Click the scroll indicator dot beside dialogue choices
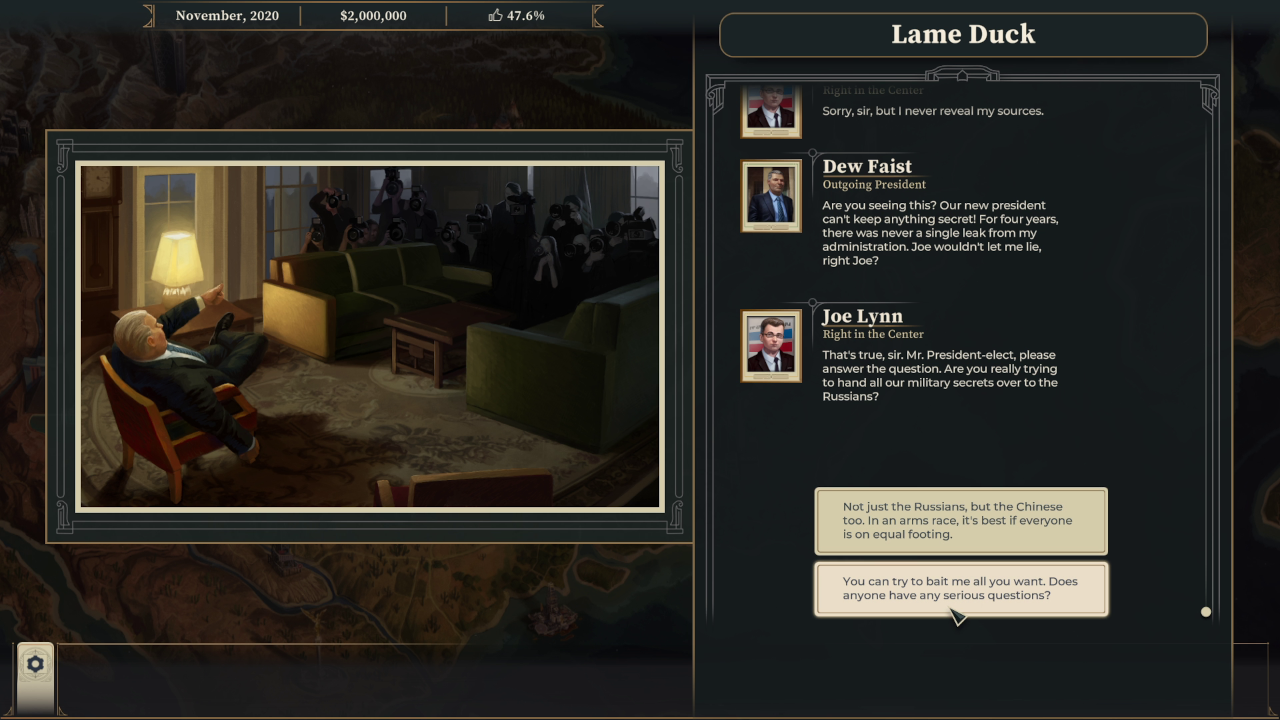Screen dimensions: 1280x720 tap(1206, 611)
